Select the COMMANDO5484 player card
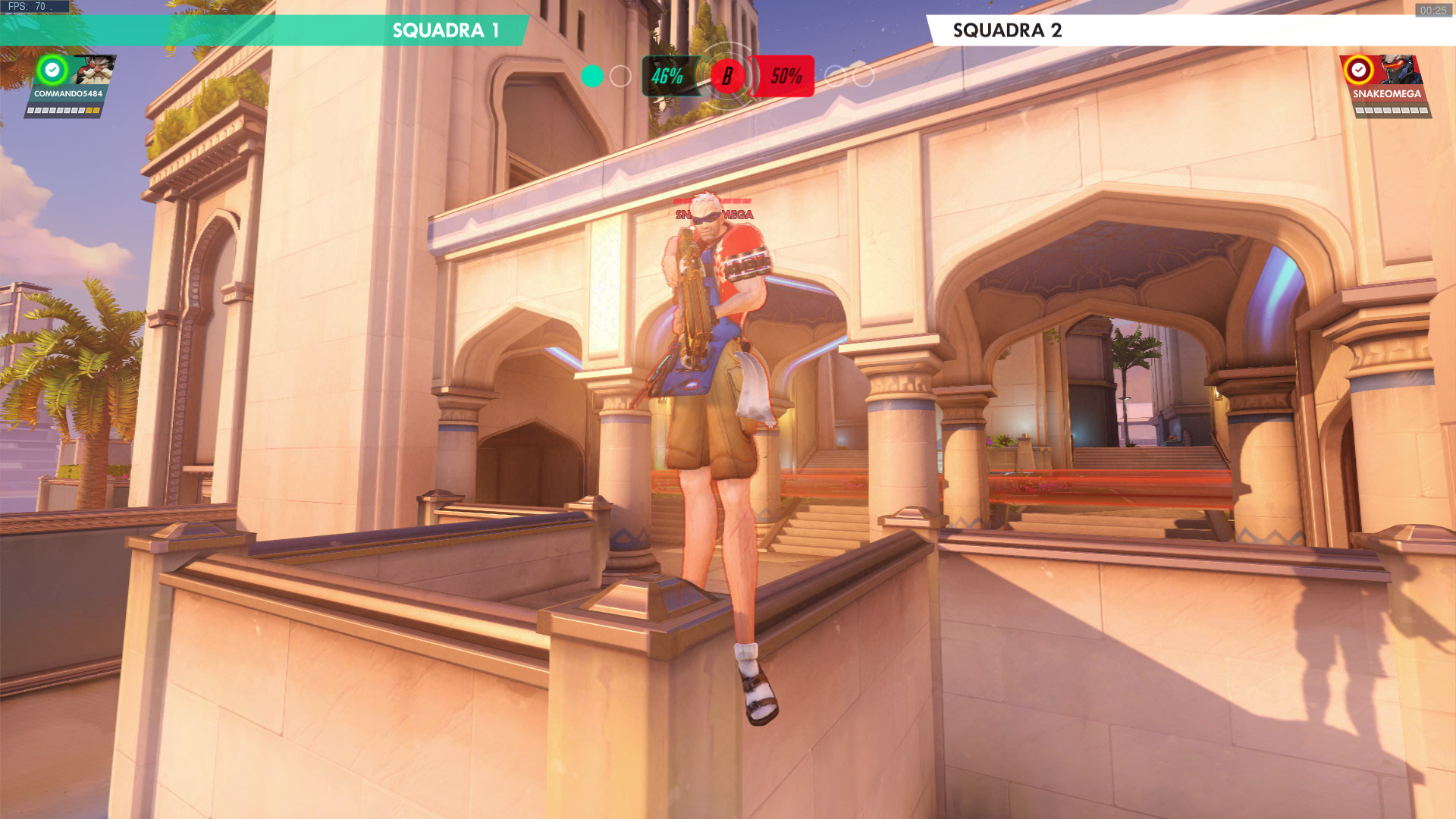 click(68, 85)
